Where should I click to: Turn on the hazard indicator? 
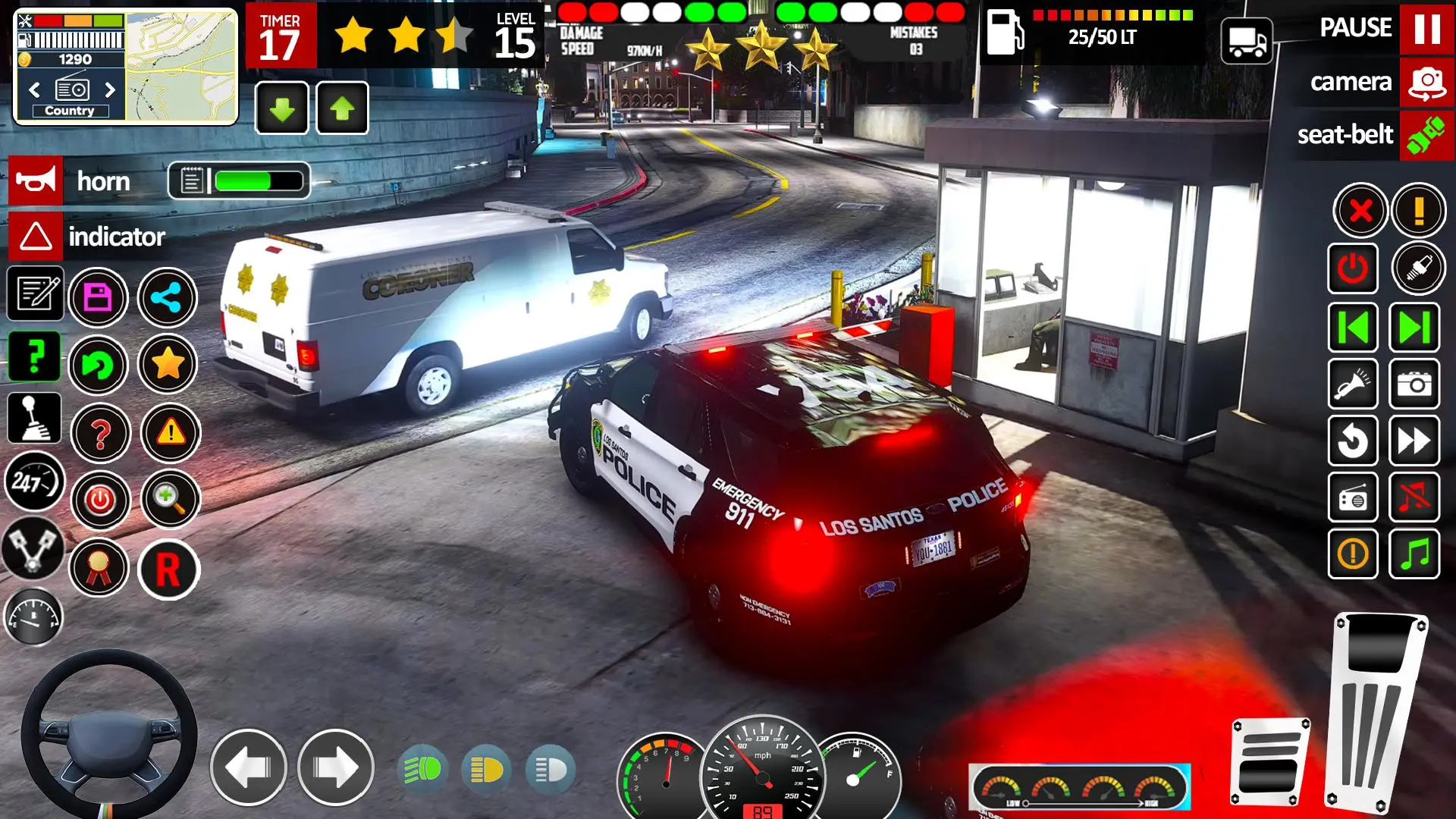pyautogui.click(x=36, y=237)
